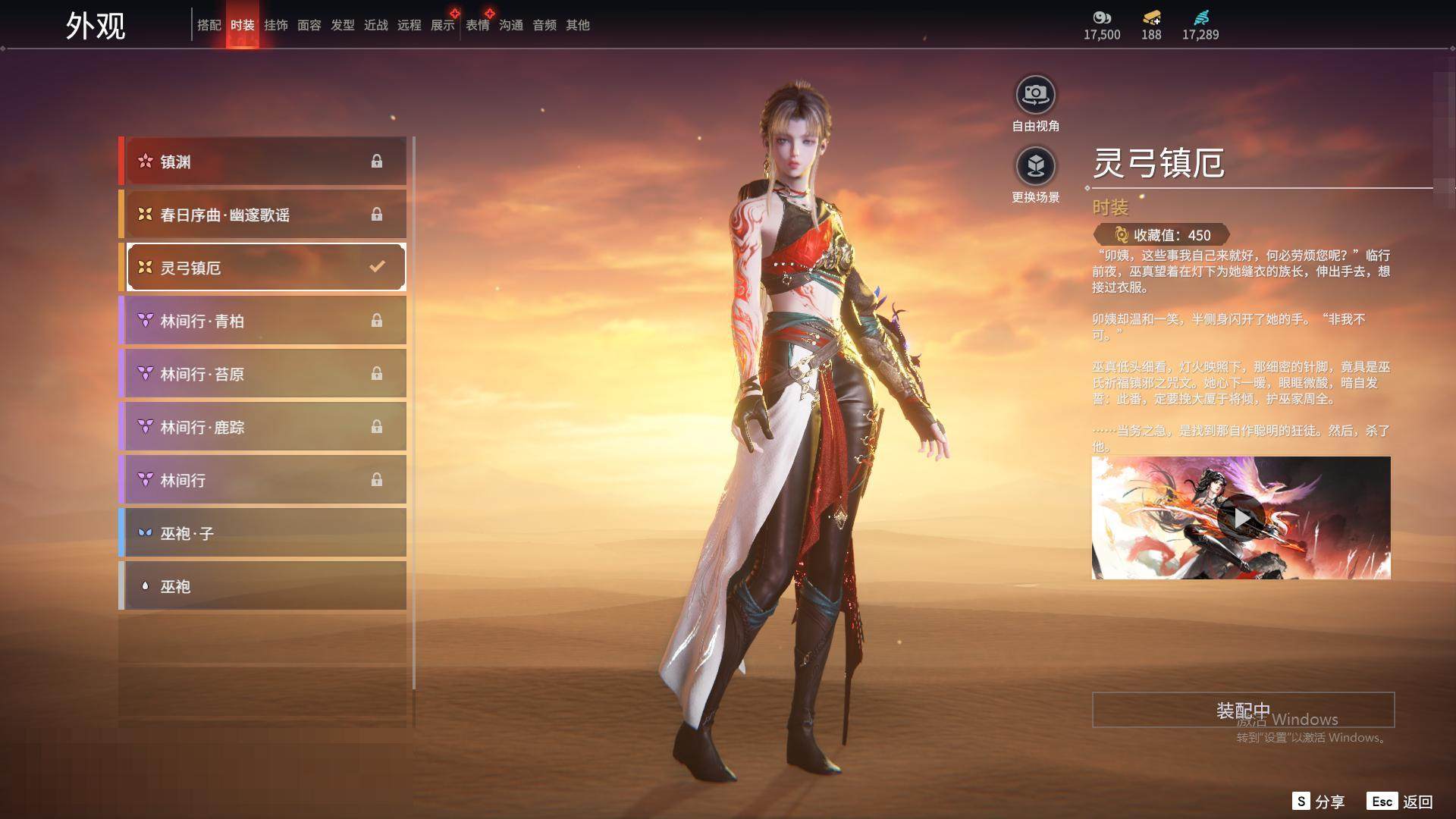This screenshot has height=819, width=1456.
Task: Click the 更换场景 change scene icon
Action: pos(1035,166)
